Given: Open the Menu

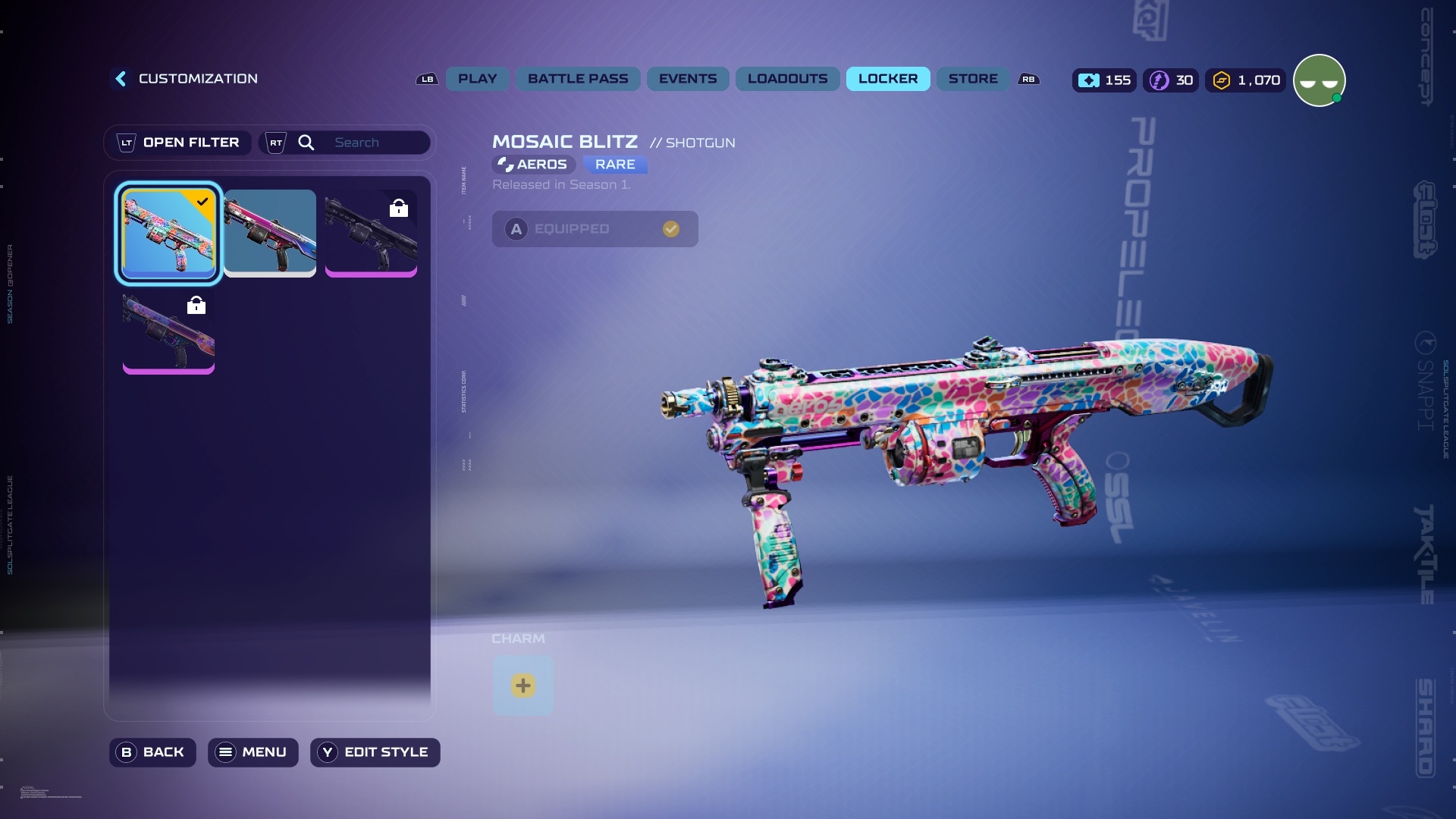Looking at the screenshot, I should 253,752.
